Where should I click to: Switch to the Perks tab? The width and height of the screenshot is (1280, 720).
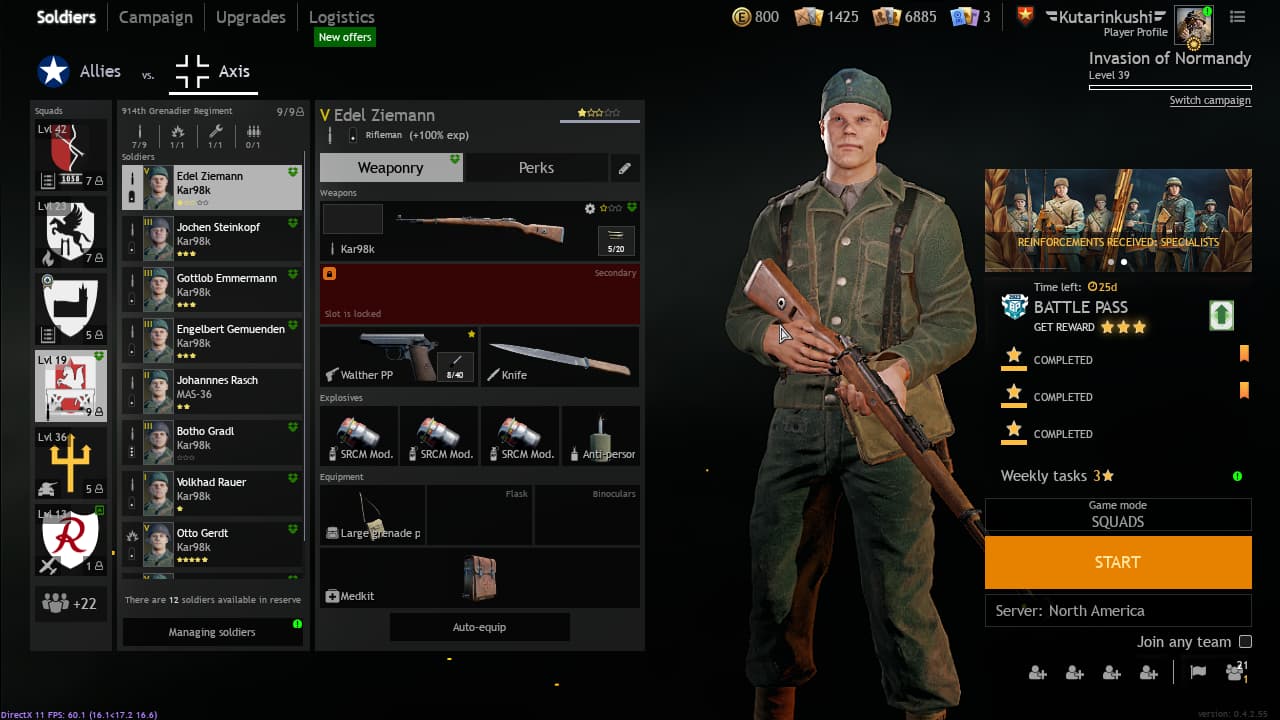[536, 168]
